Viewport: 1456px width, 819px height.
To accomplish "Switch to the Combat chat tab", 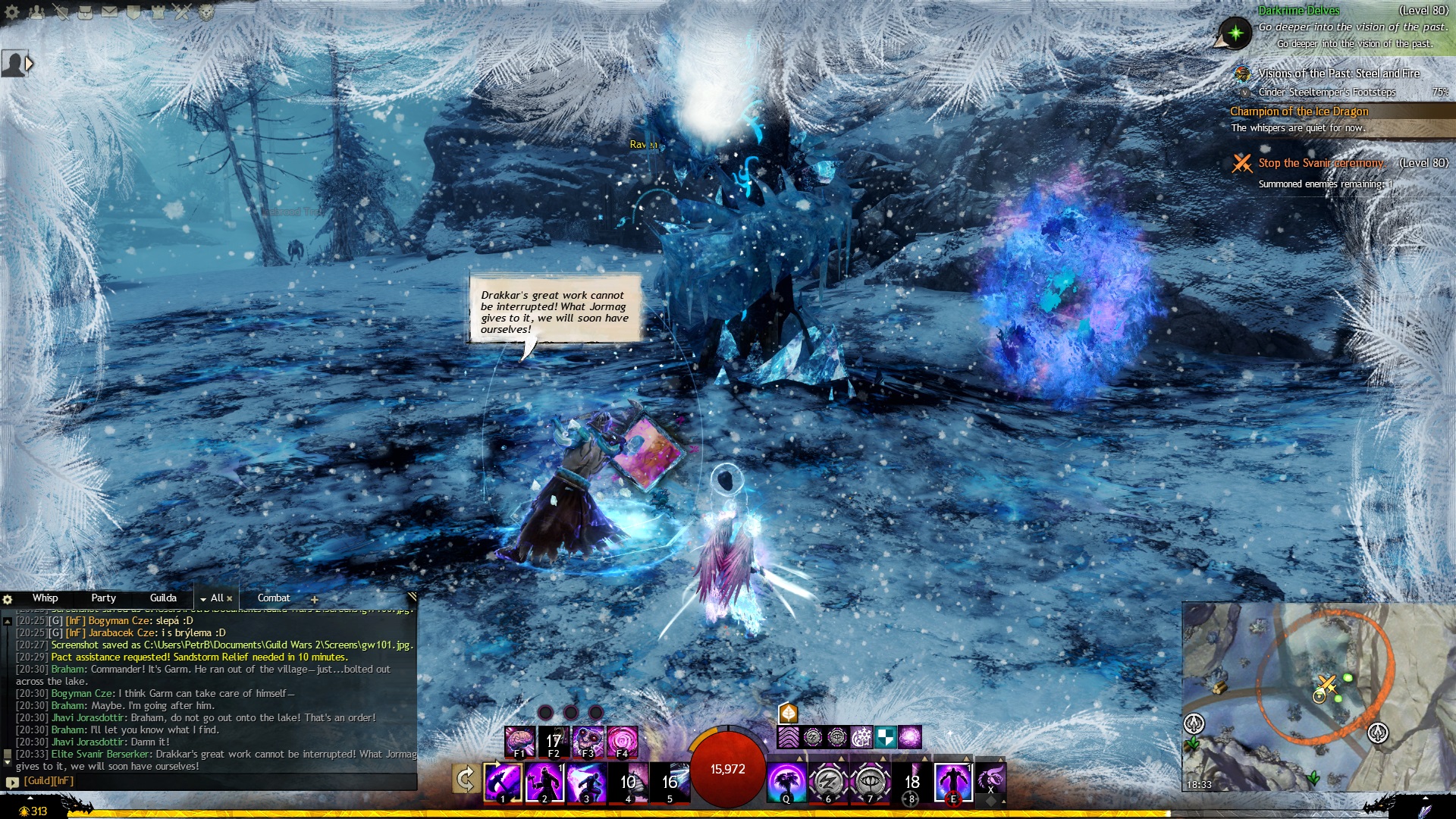I will click(x=274, y=598).
